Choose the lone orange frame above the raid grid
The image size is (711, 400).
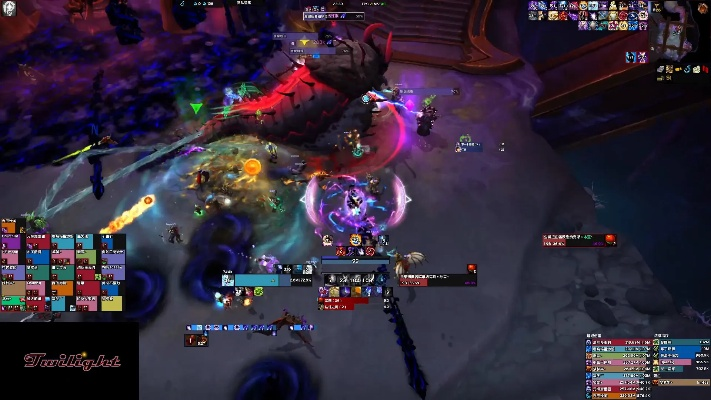click(x=9, y=227)
